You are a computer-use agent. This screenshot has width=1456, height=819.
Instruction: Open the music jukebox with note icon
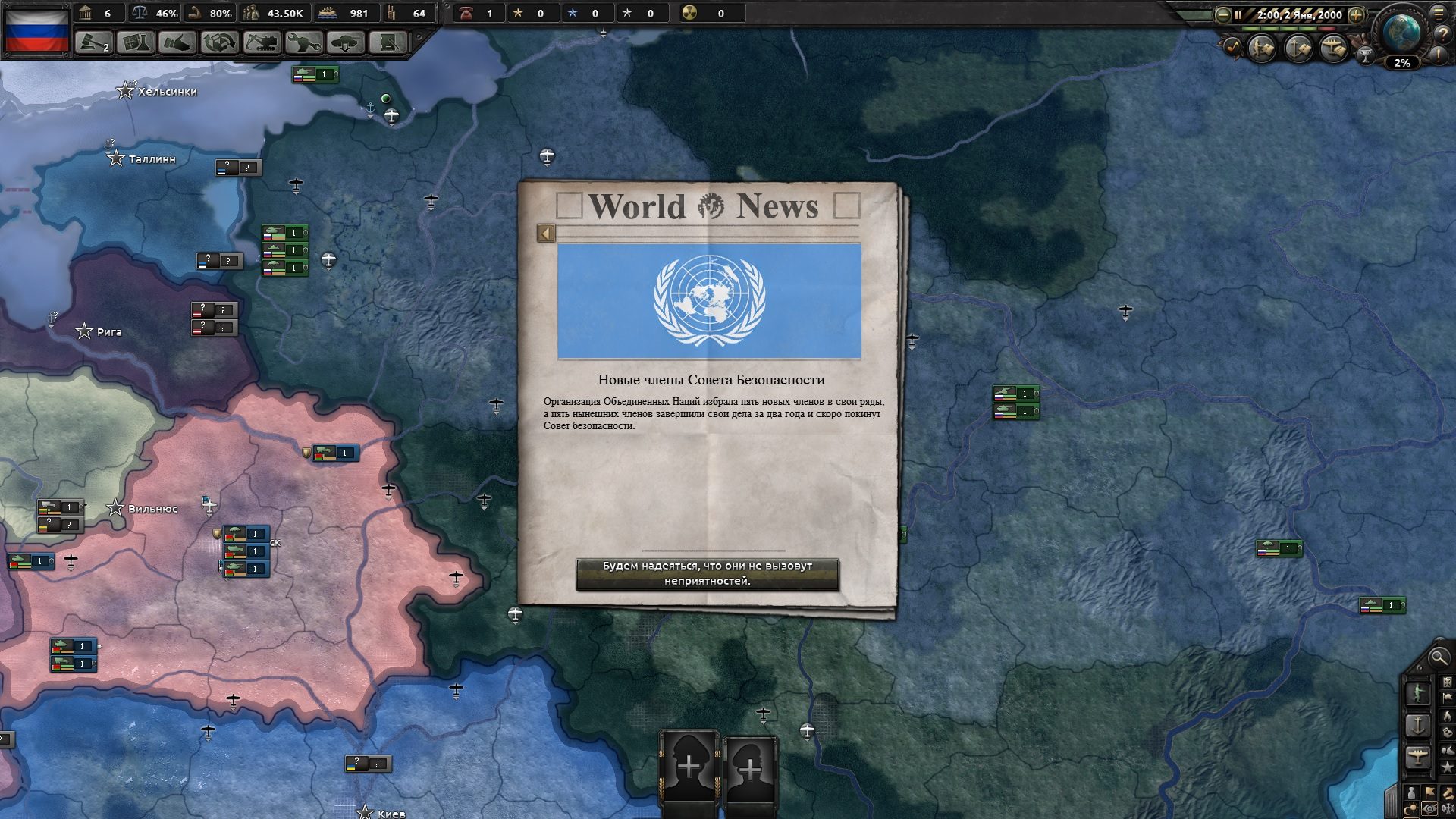click(x=1234, y=46)
